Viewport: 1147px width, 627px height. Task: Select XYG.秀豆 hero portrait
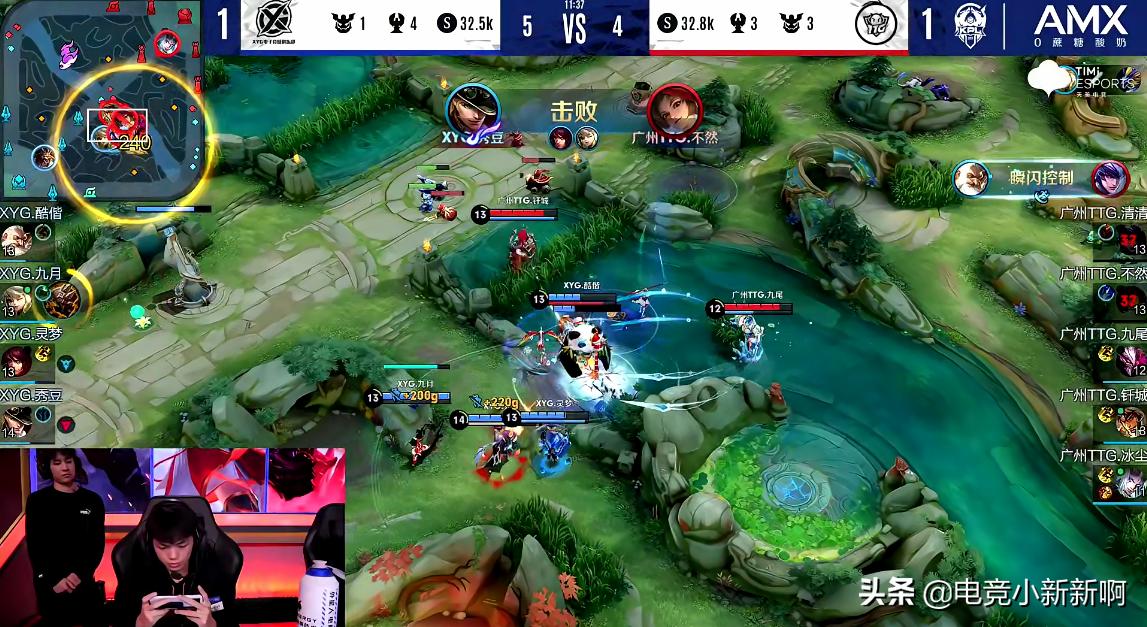(14, 421)
